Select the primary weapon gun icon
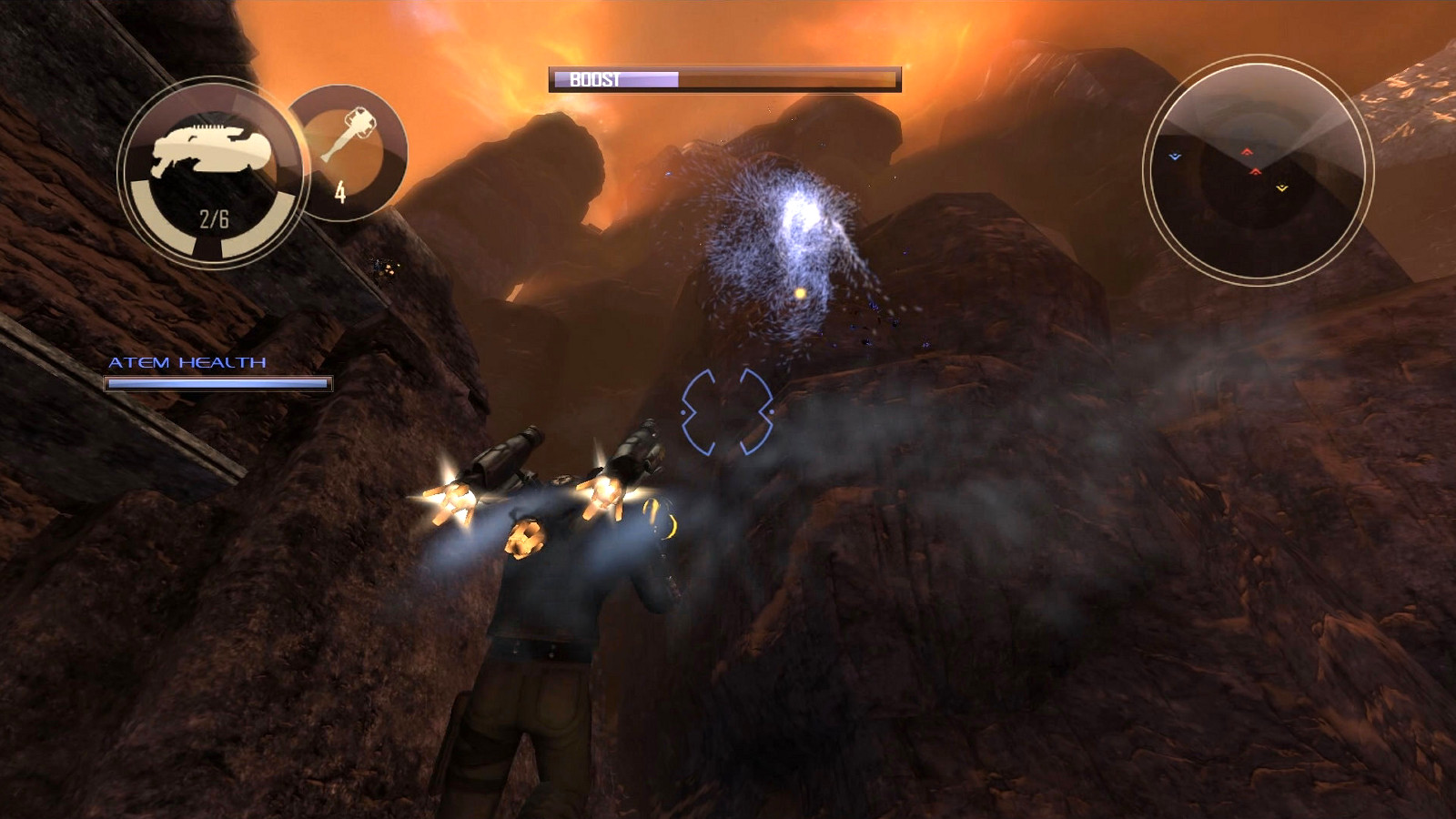 coord(212,150)
